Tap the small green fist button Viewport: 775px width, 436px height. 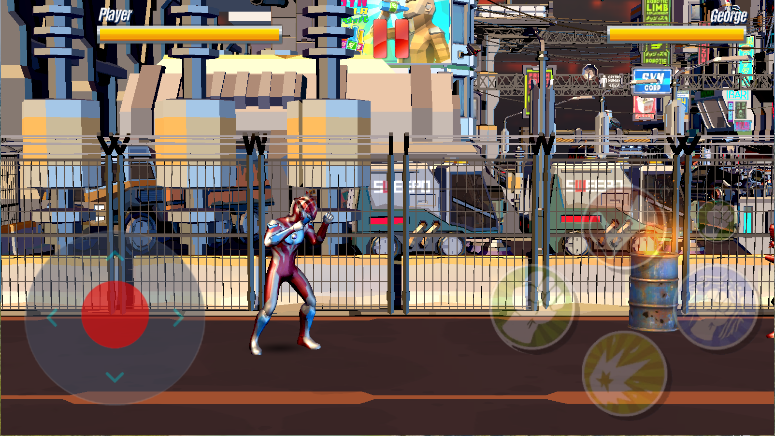click(x=716, y=216)
